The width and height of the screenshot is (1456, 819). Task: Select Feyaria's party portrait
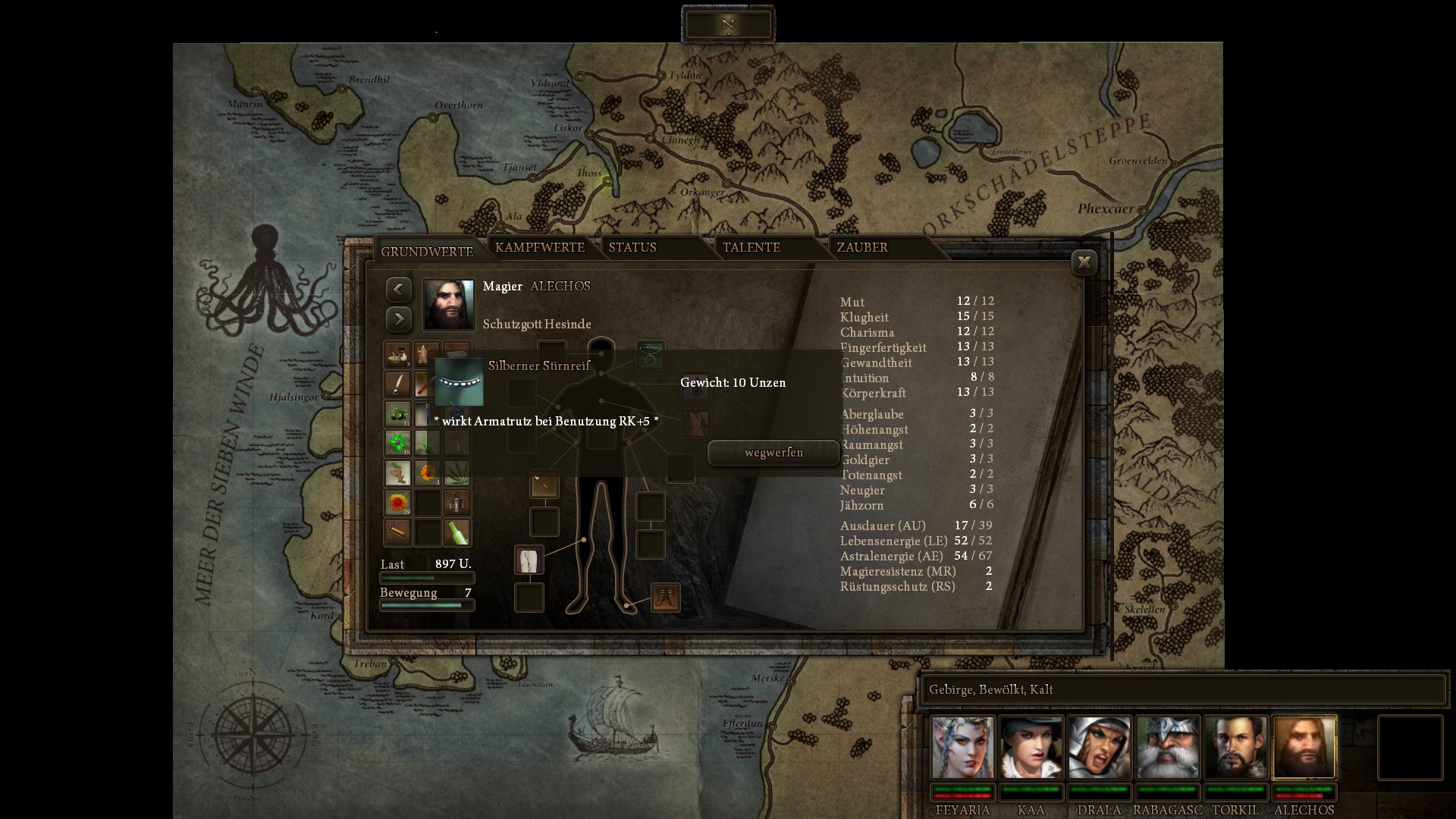pos(962,748)
